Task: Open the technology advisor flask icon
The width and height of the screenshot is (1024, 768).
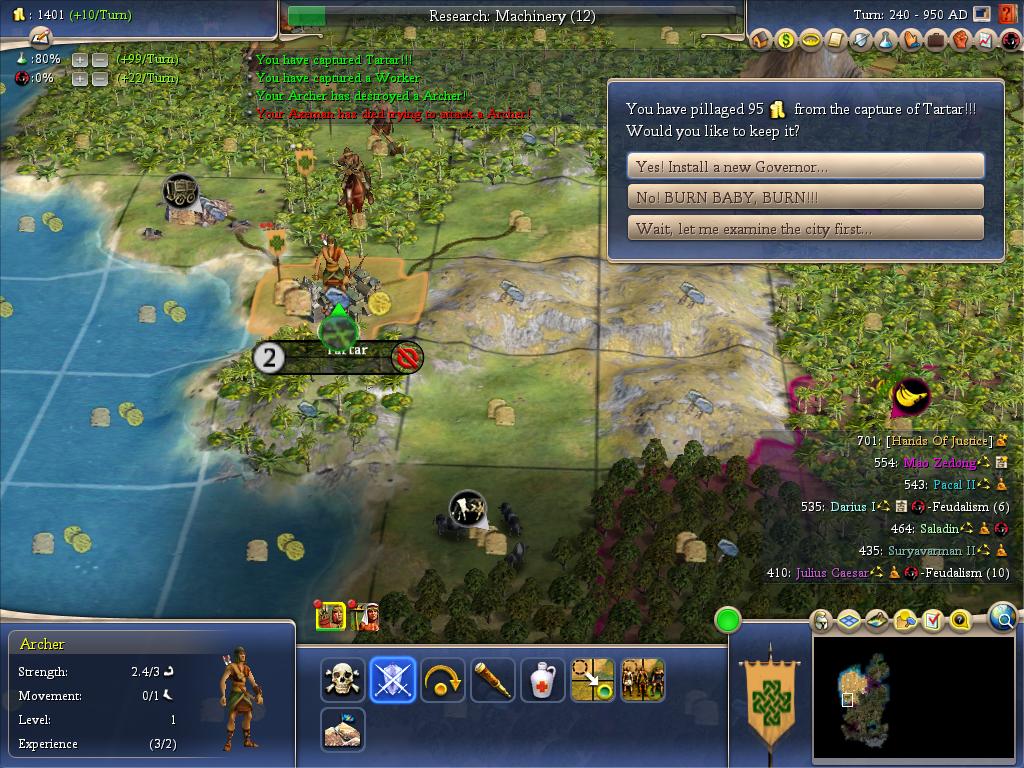Action: tap(886, 41)
